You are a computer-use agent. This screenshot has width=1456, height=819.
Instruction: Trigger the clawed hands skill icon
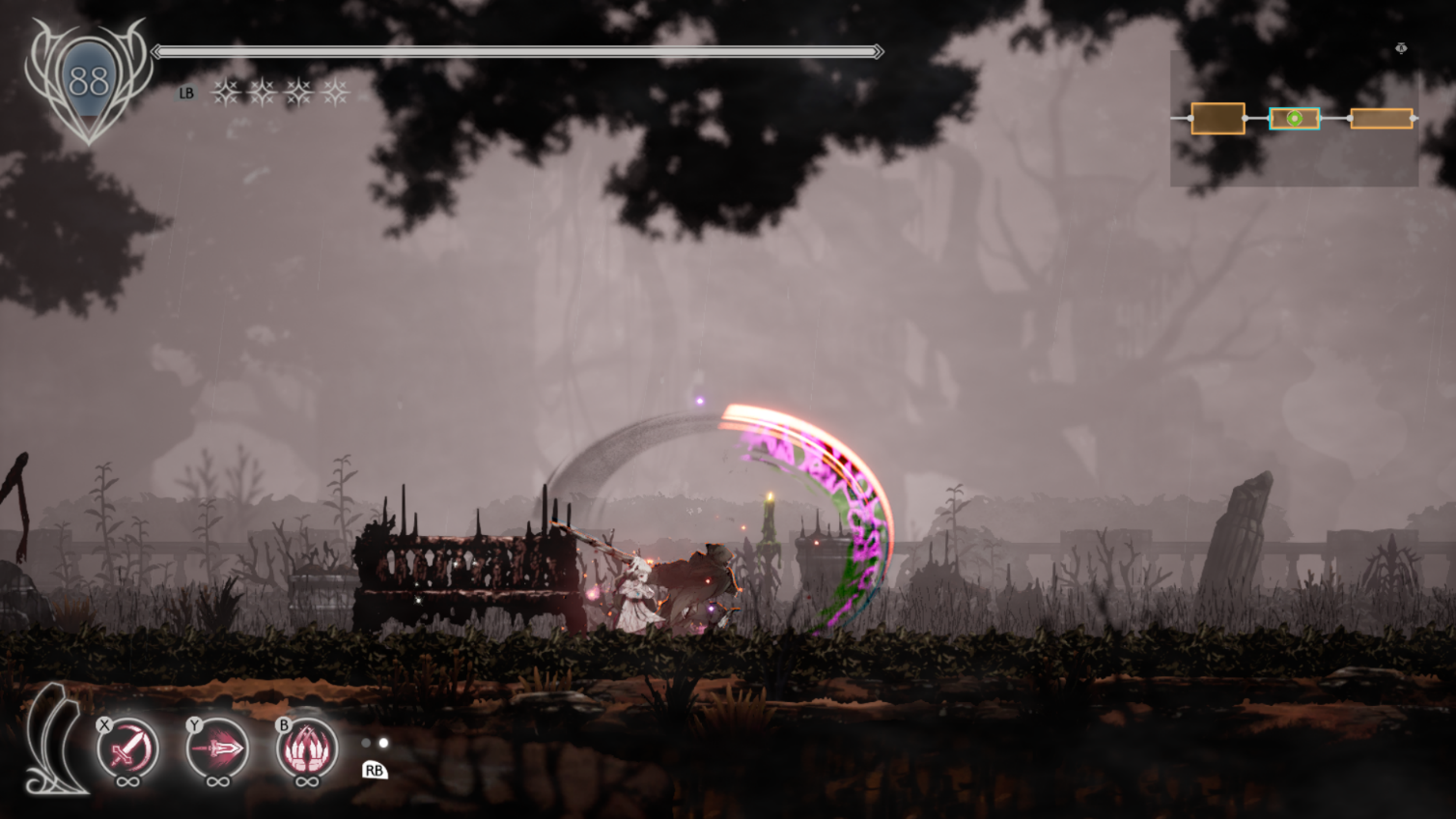pos(307,748)
